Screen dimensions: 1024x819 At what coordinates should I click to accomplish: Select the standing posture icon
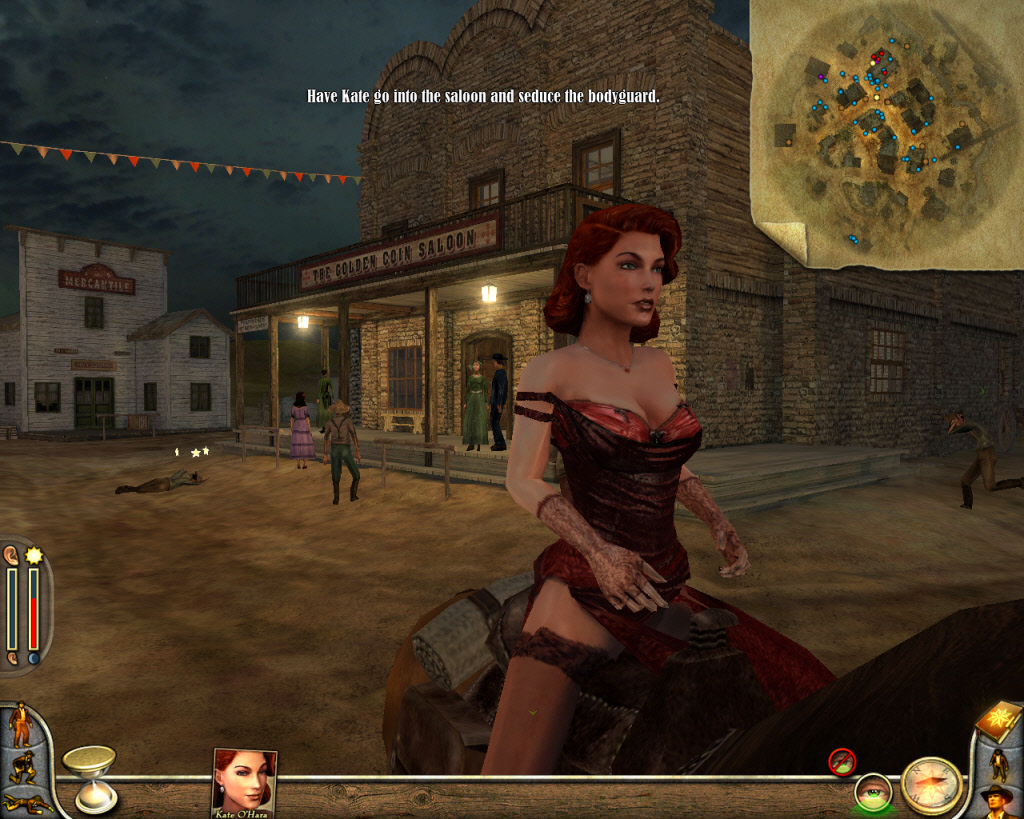[x=20, y=724]
